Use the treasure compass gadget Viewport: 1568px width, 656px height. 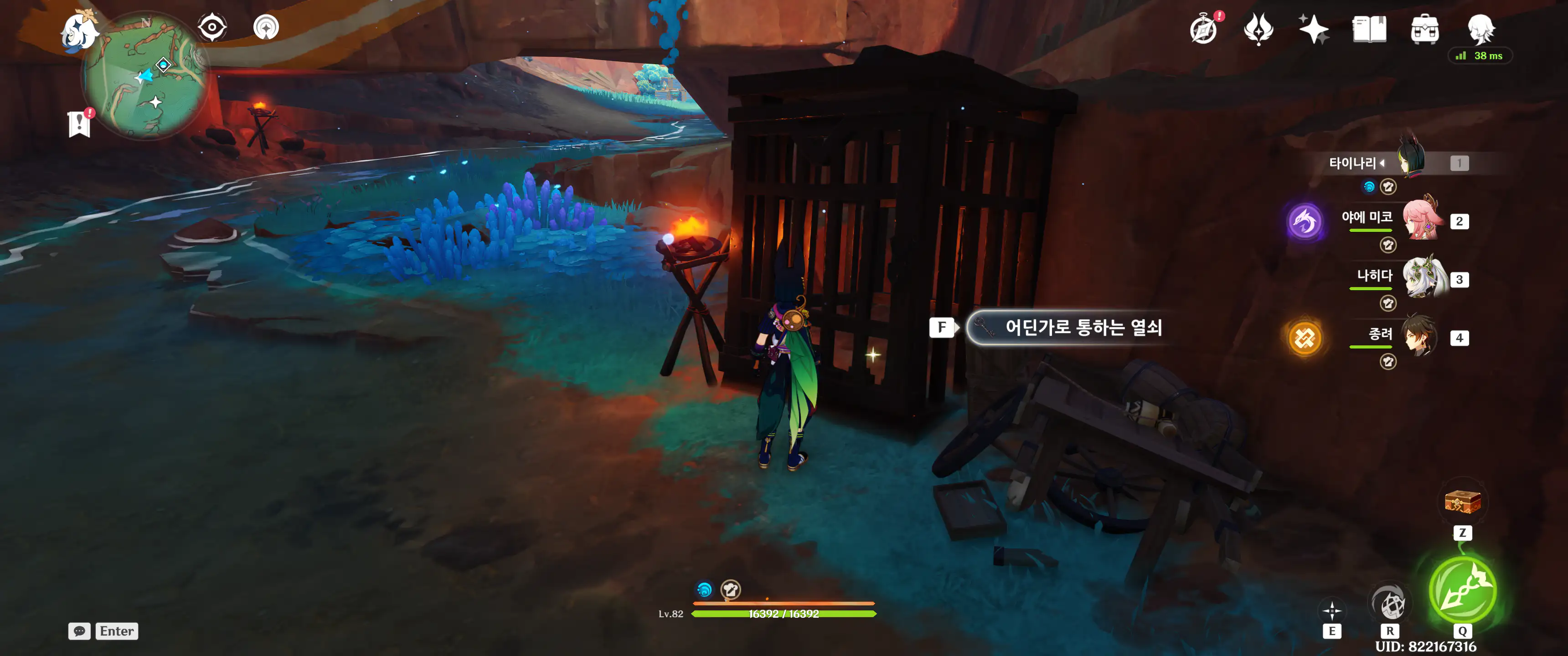point(1462,502)
